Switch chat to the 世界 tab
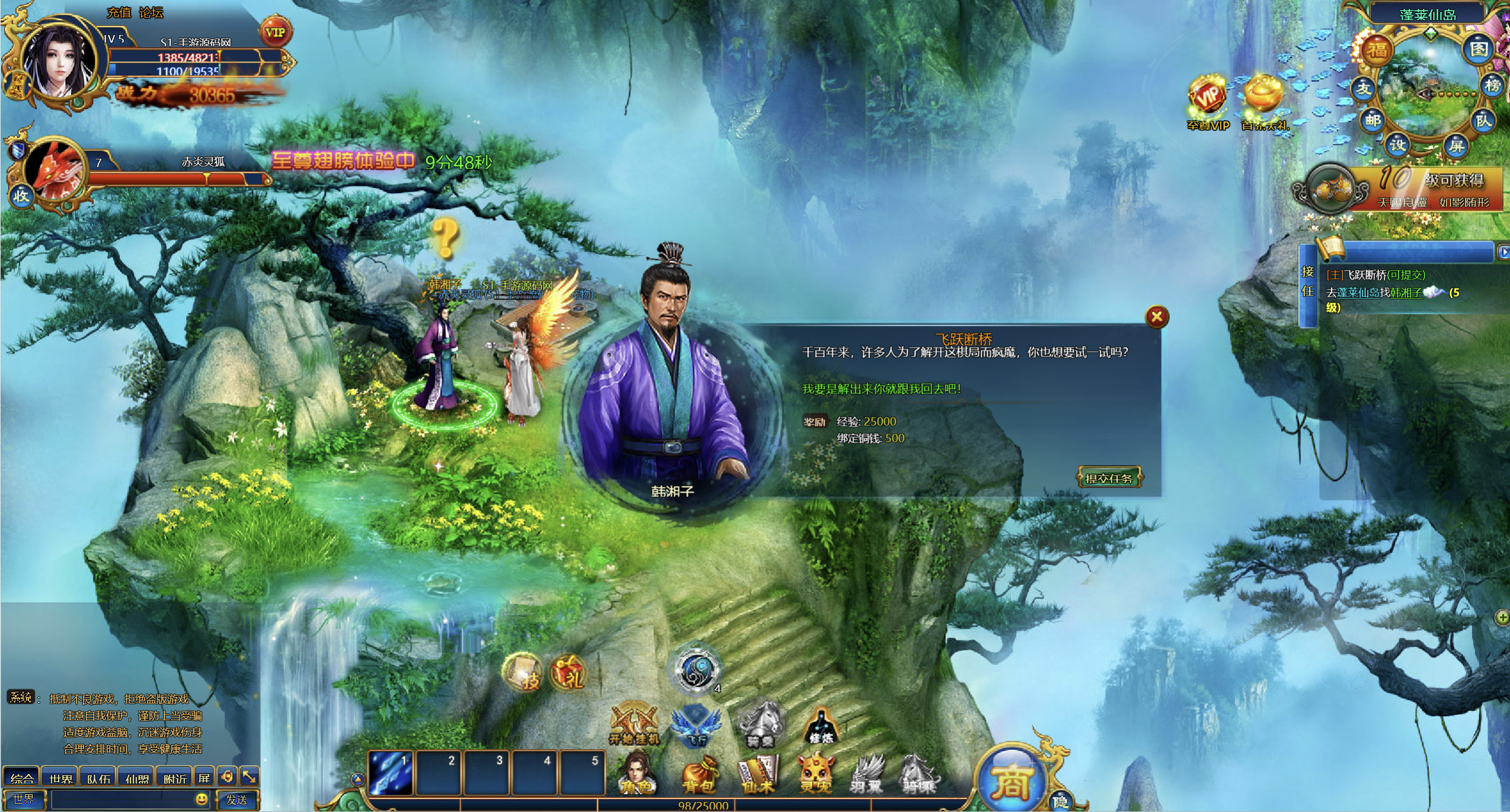This screenshot has height=812, width=1510. [x=60, y=778]
